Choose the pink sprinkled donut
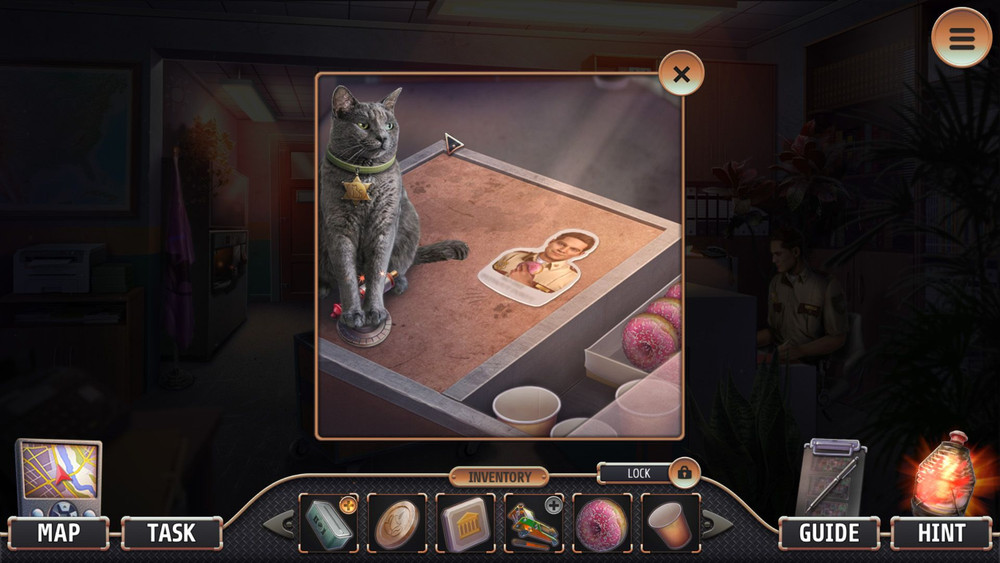 point(601,523)
